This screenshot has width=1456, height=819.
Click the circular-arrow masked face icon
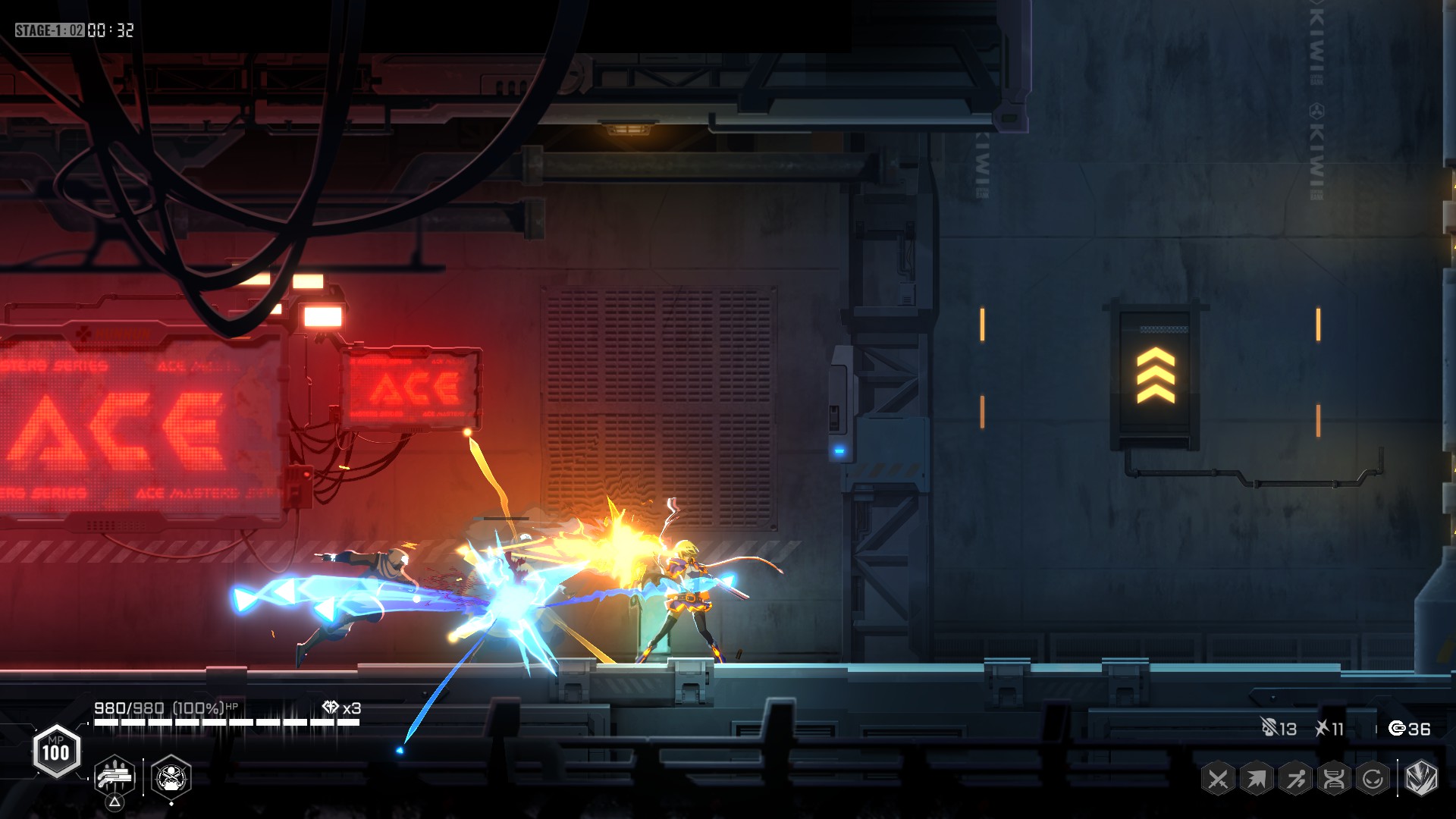1373,779
